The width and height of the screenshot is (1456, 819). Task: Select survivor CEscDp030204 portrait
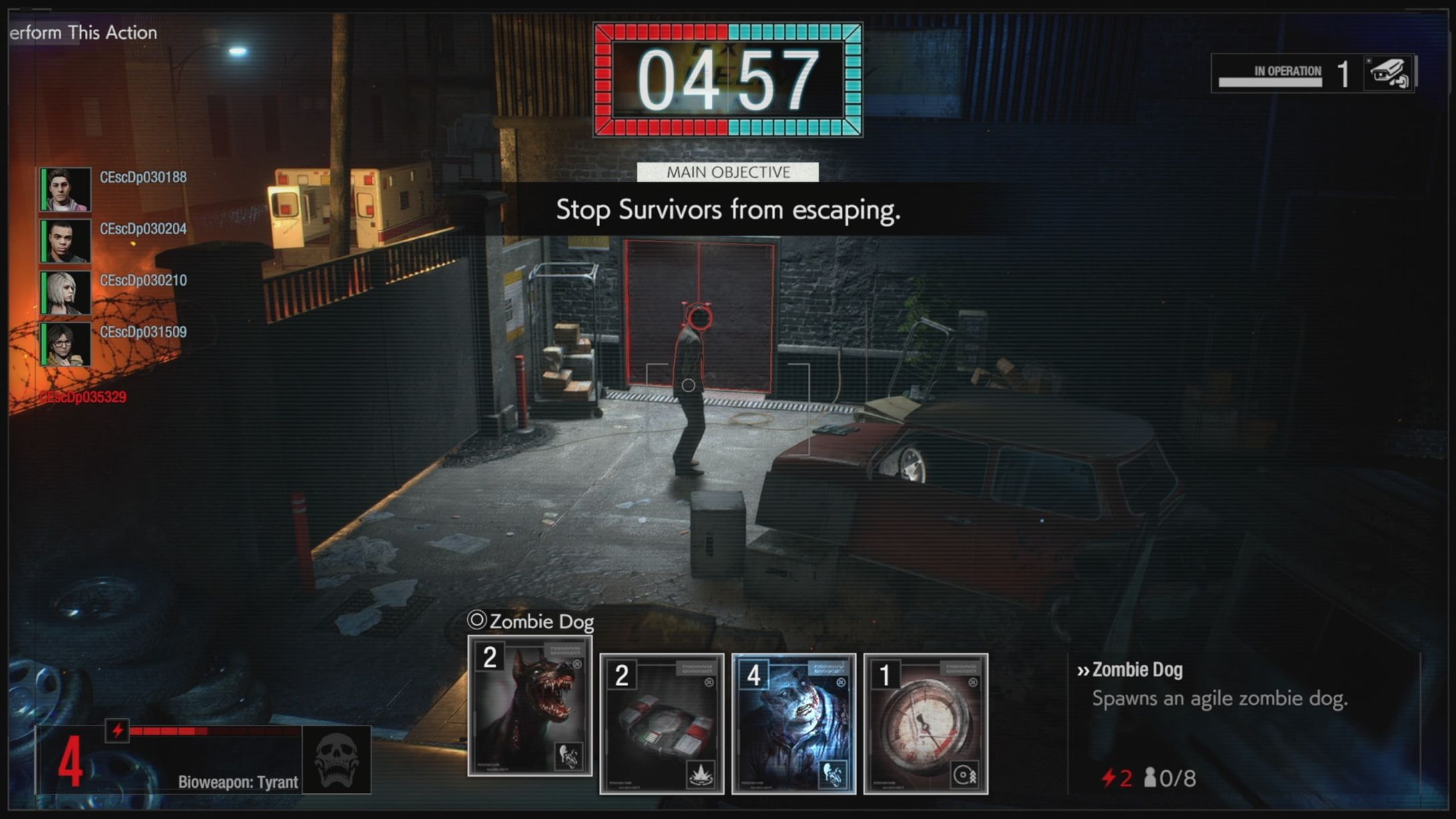65,241
